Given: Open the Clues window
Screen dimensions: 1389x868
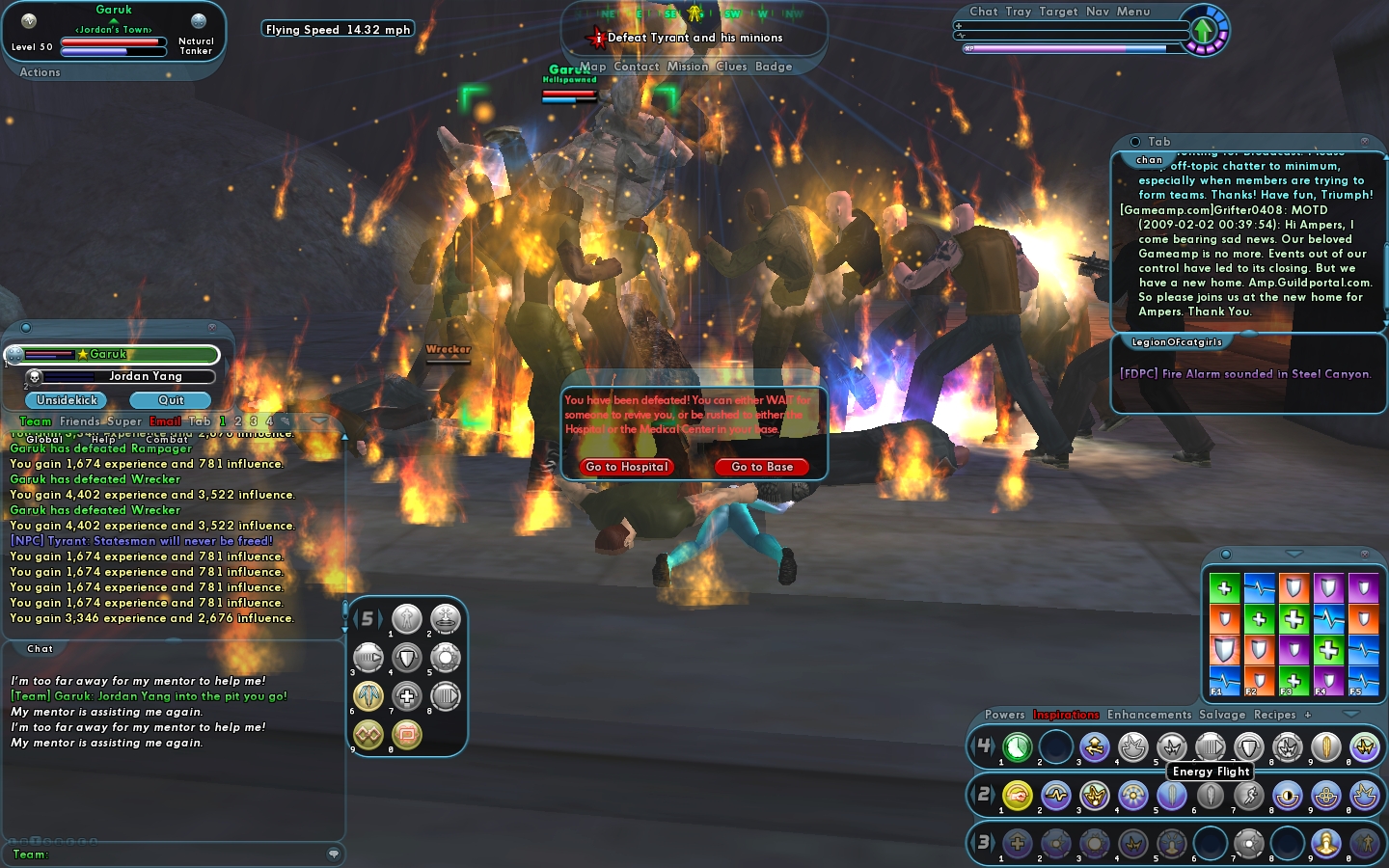Looking at the screenshot, I should [x=731, y=67].
